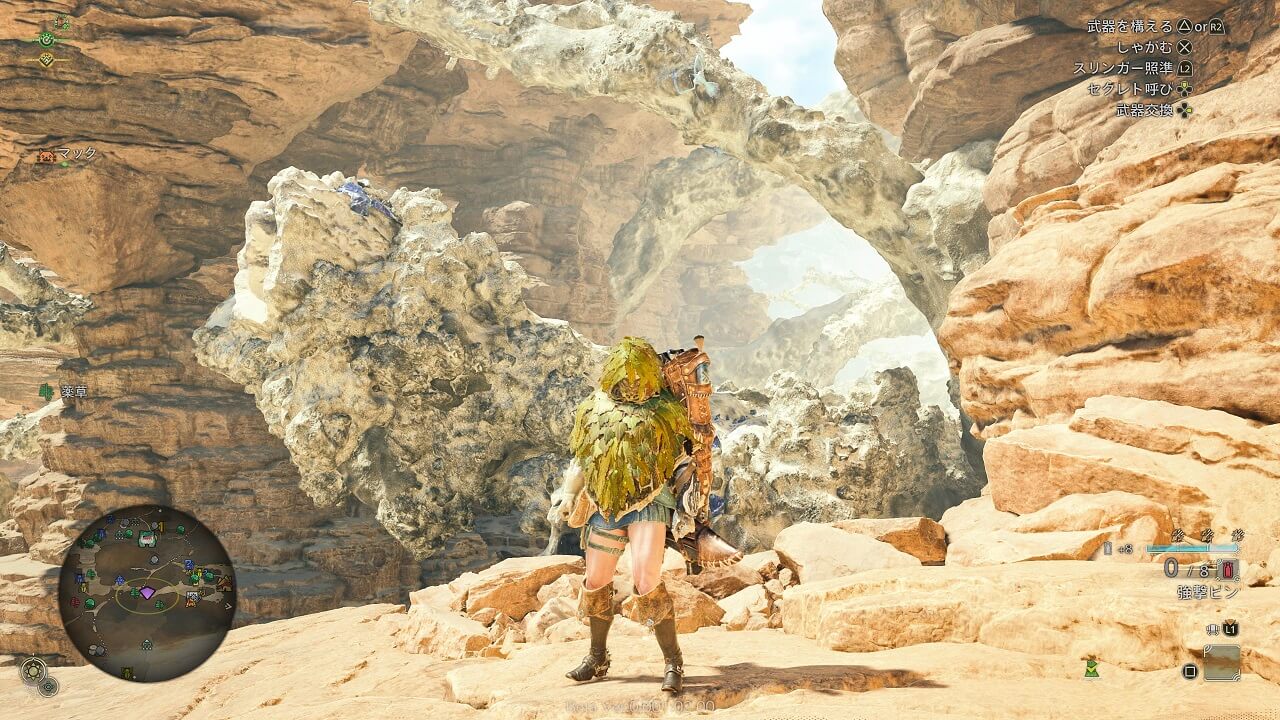Select the マック Palico companion icon
Viewport: 1280px width, 720px height.
[46, 155]
